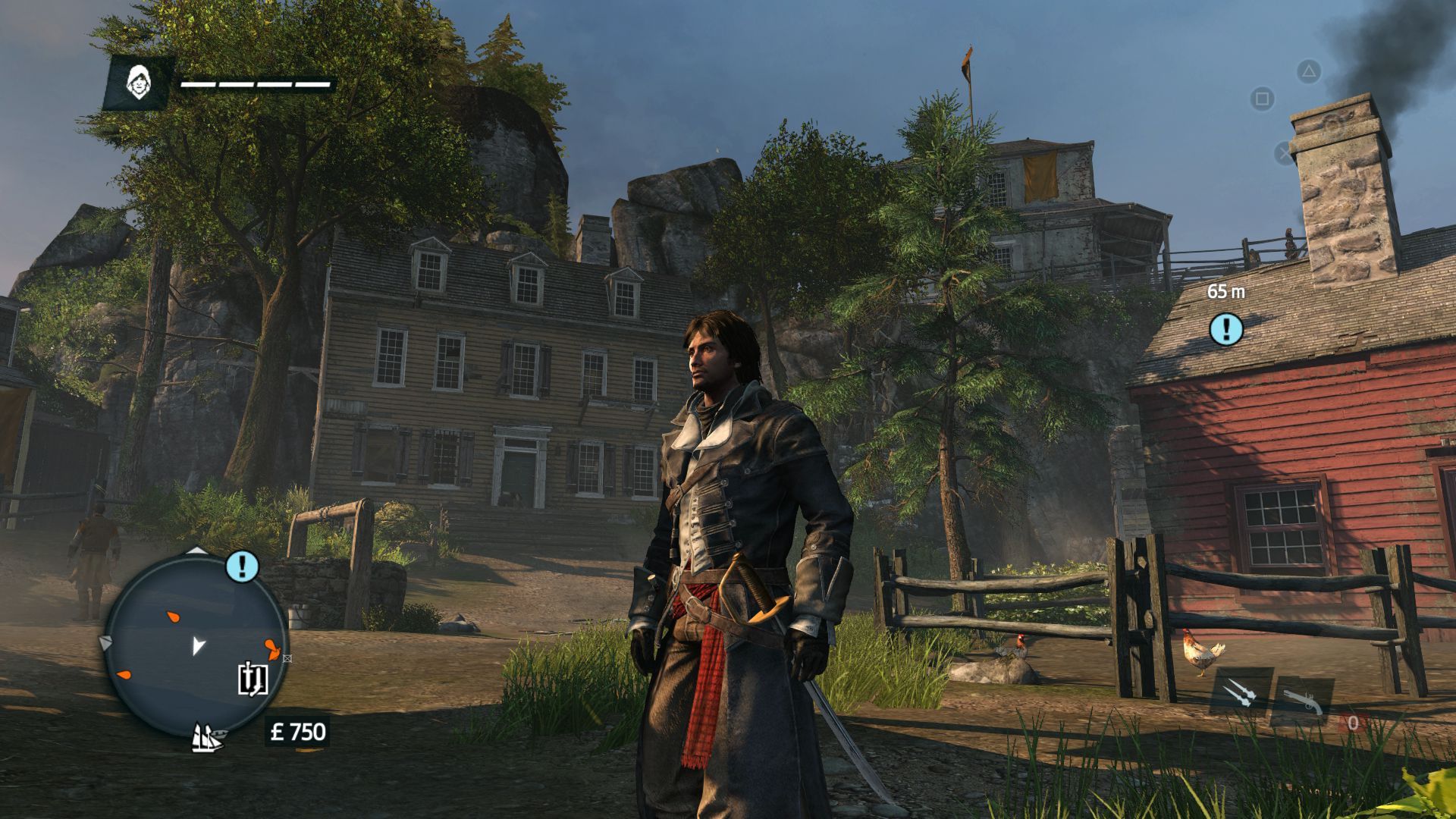Select the objective exclamation marker on the minimap rim
The width and height of the screenshot is (1456, 819).
243,566
